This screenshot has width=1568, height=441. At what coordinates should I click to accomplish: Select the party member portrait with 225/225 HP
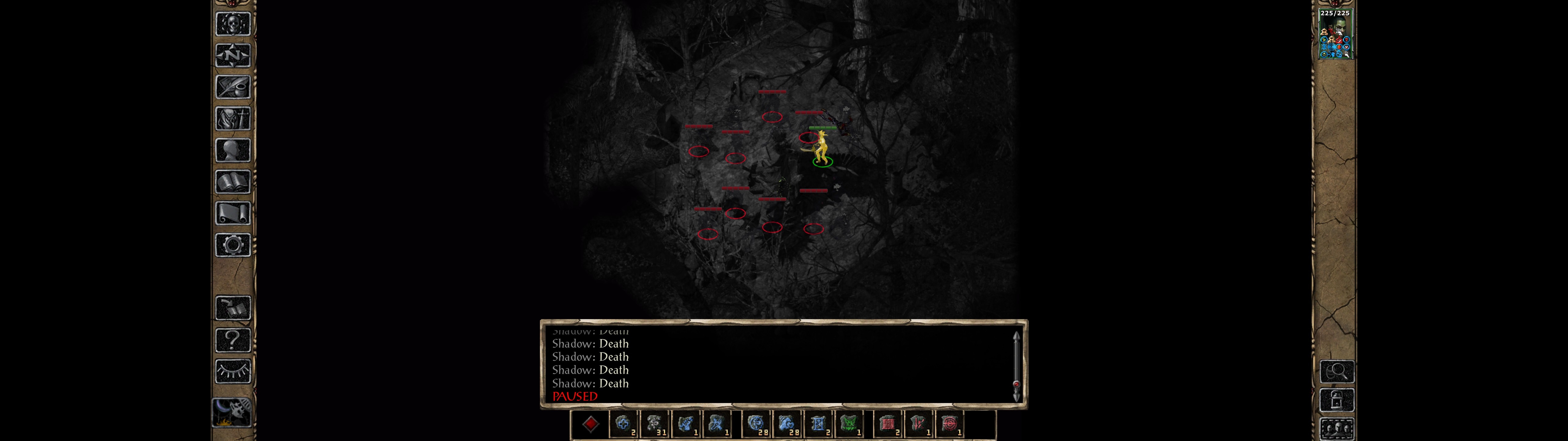pyautogui.click(x=1335, y=35)
